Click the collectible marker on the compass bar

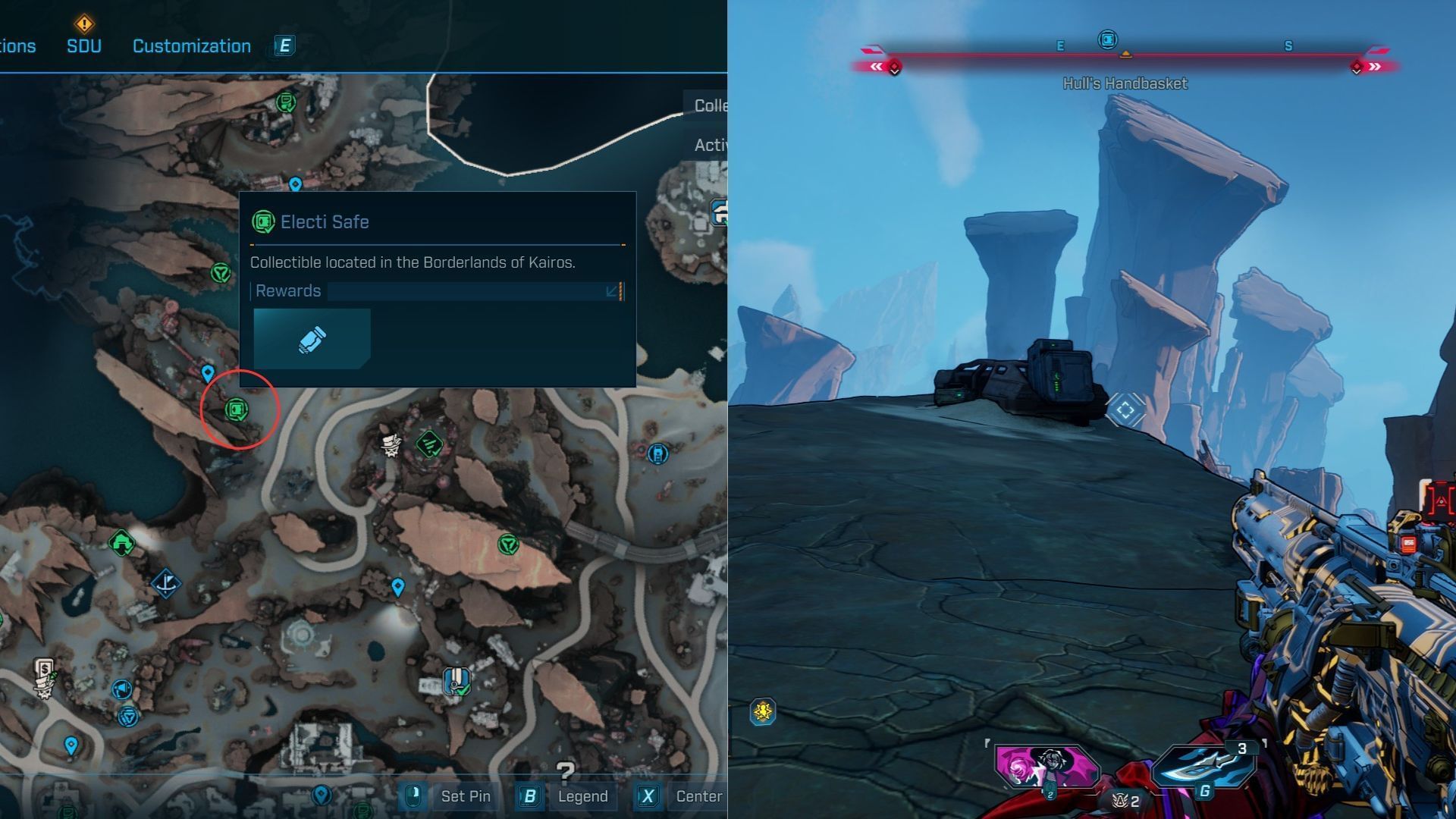(1107, 39)
